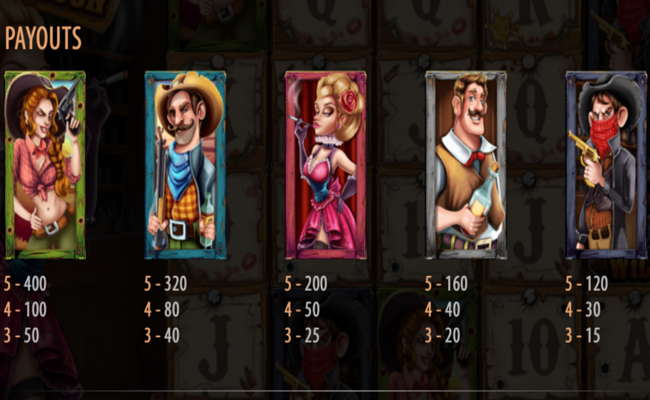Click the blonde saloon lady symbol card
This screenshot has width=650, height=400.
(325, 165)
